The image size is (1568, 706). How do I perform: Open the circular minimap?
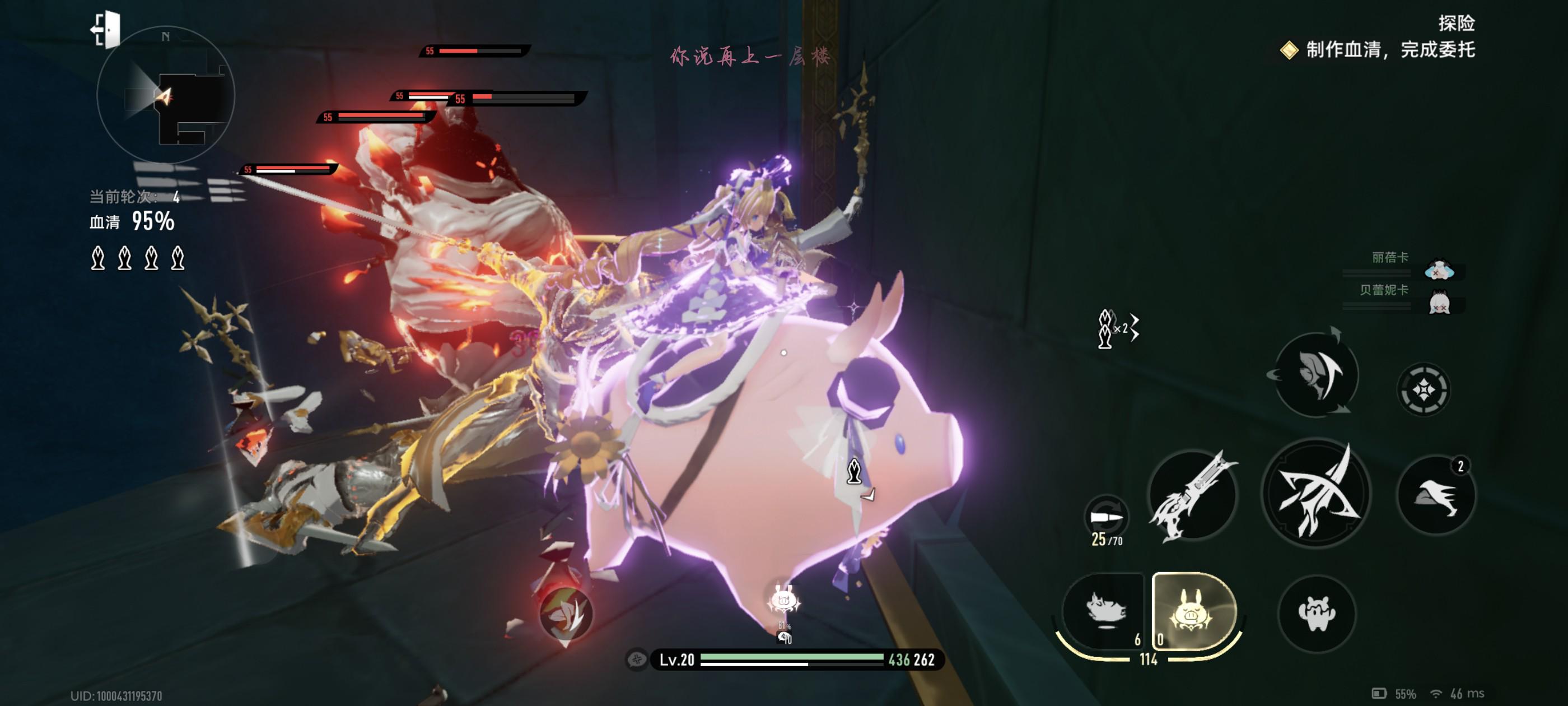click(166, 96)
